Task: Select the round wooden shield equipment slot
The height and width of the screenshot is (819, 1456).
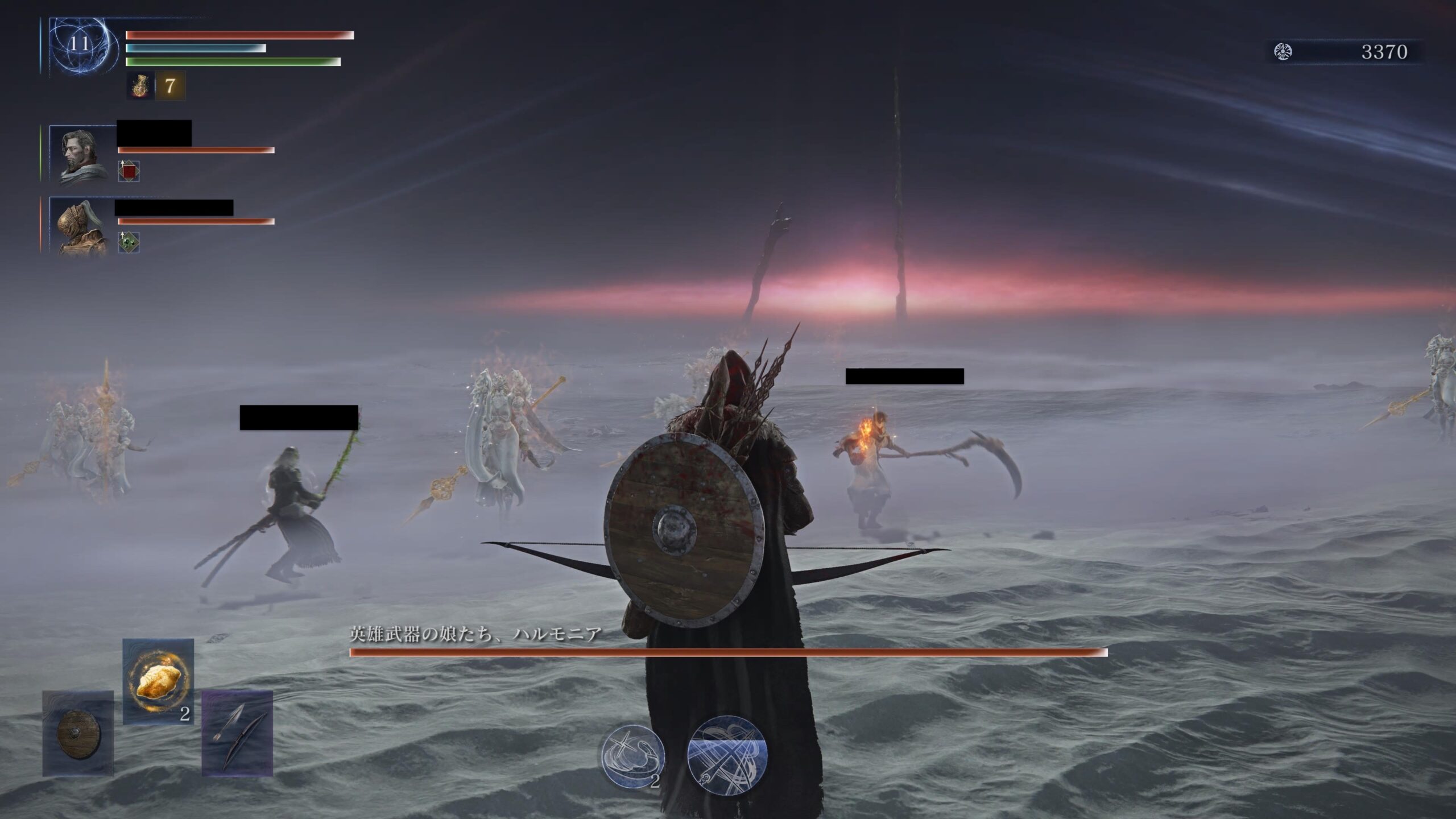Action: click(78, 733)
